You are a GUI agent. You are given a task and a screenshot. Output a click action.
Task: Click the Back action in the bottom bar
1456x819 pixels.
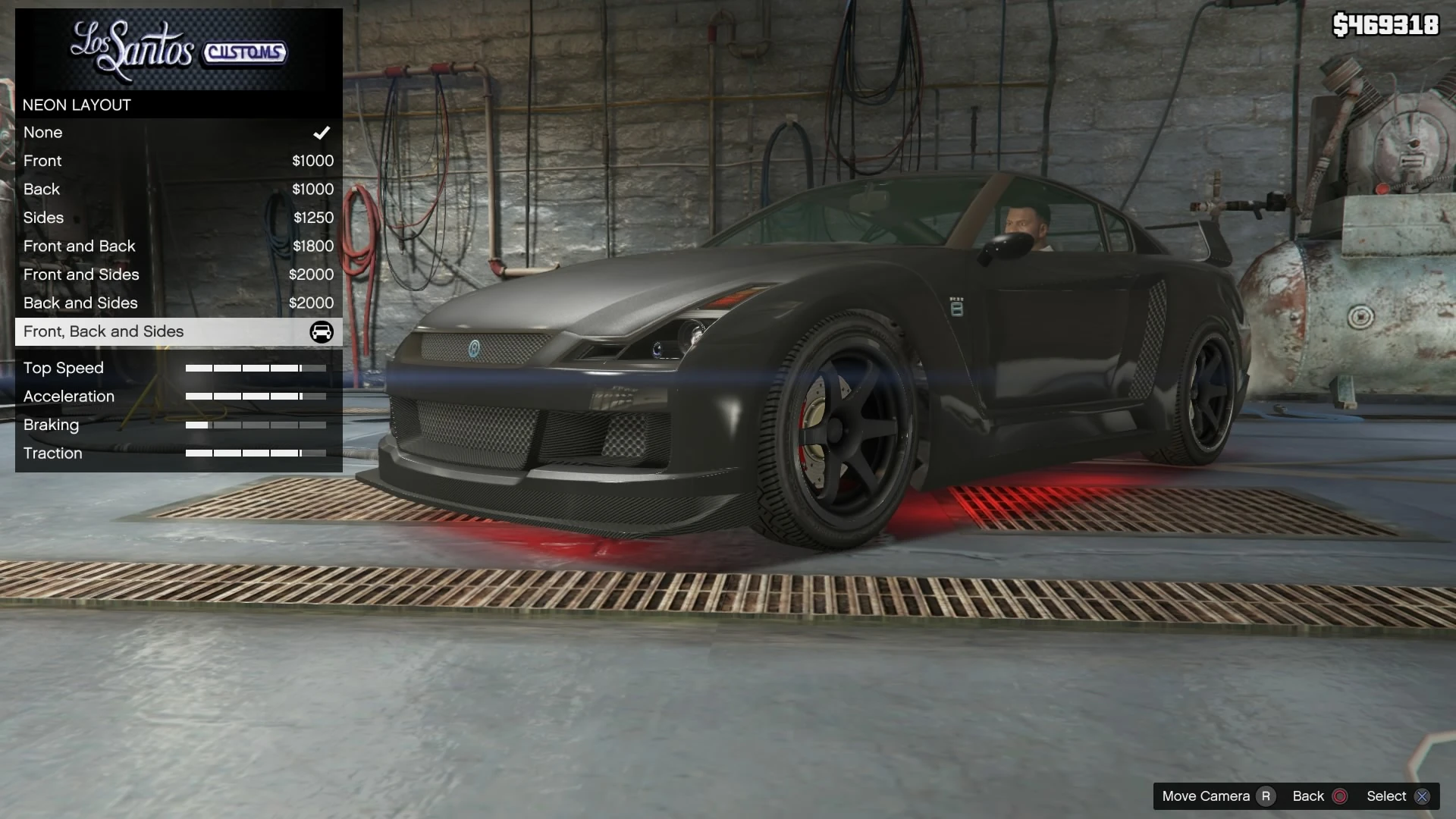[1308, 796]
